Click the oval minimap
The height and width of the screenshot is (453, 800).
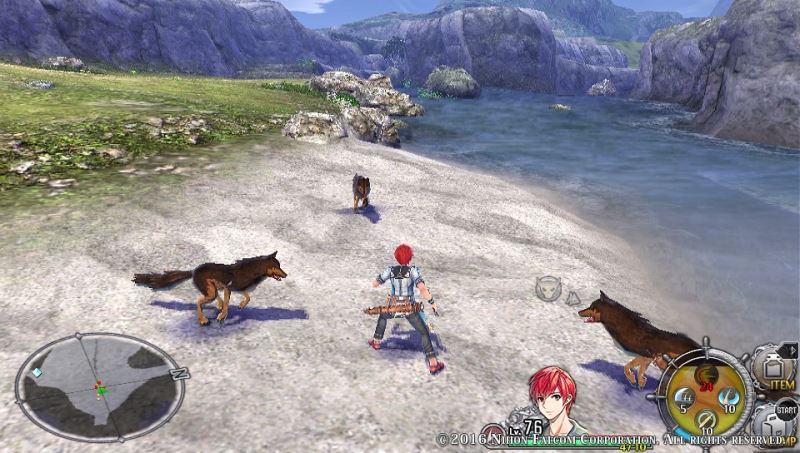point(101,386)
